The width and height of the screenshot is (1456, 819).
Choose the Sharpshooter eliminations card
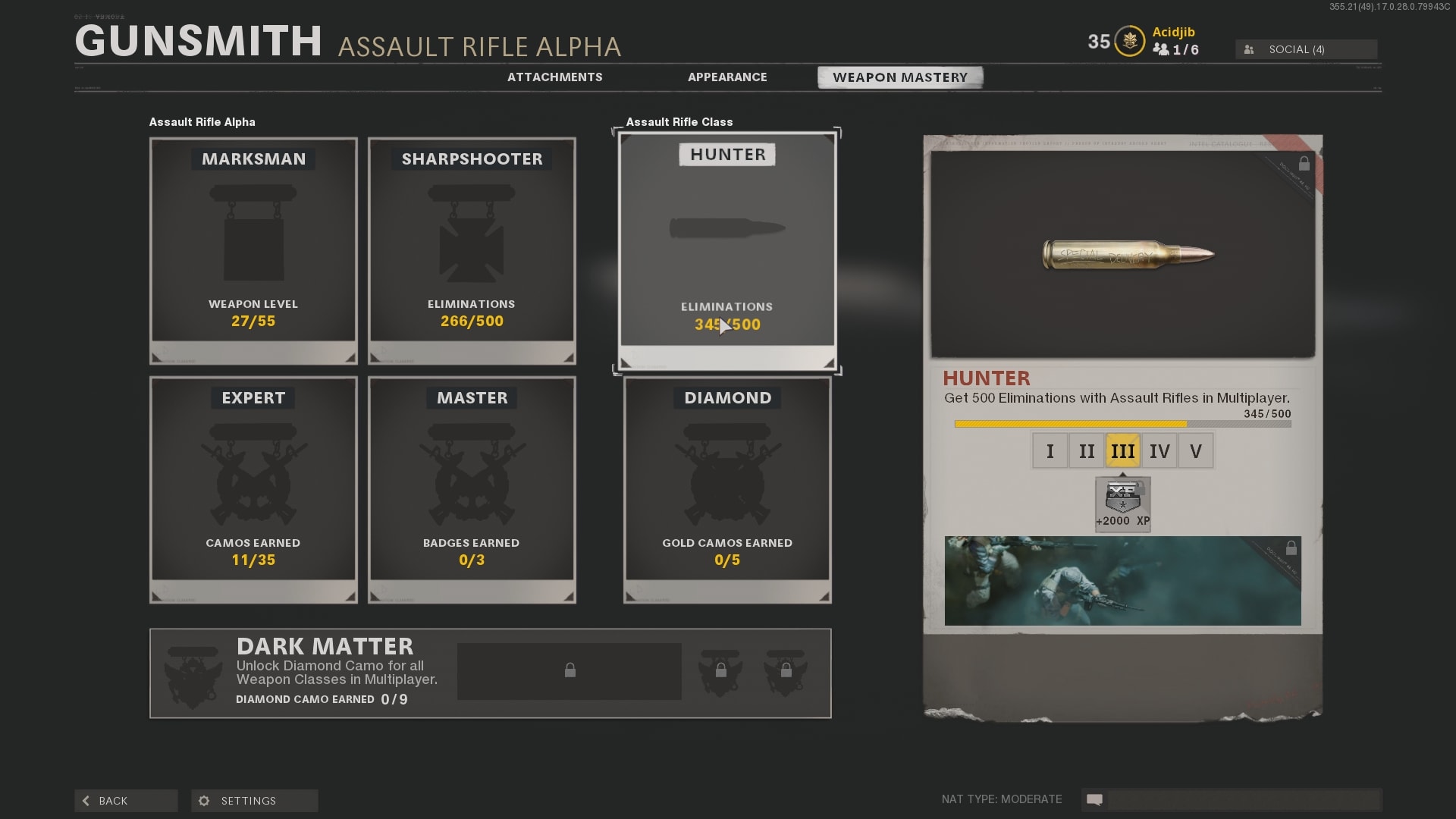[472, 250]
